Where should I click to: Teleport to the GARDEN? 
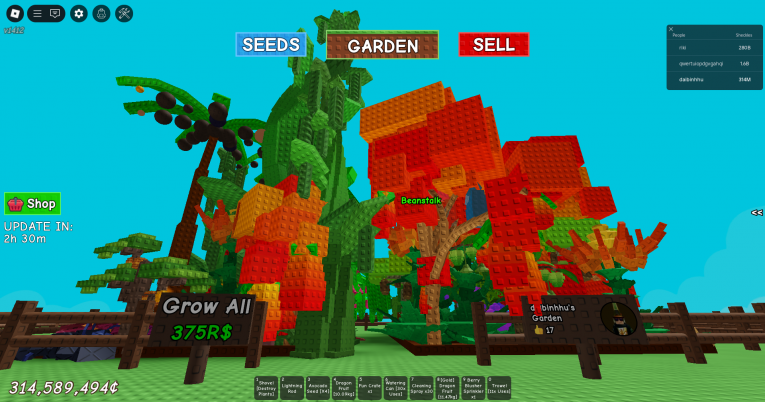coord(382,46)
